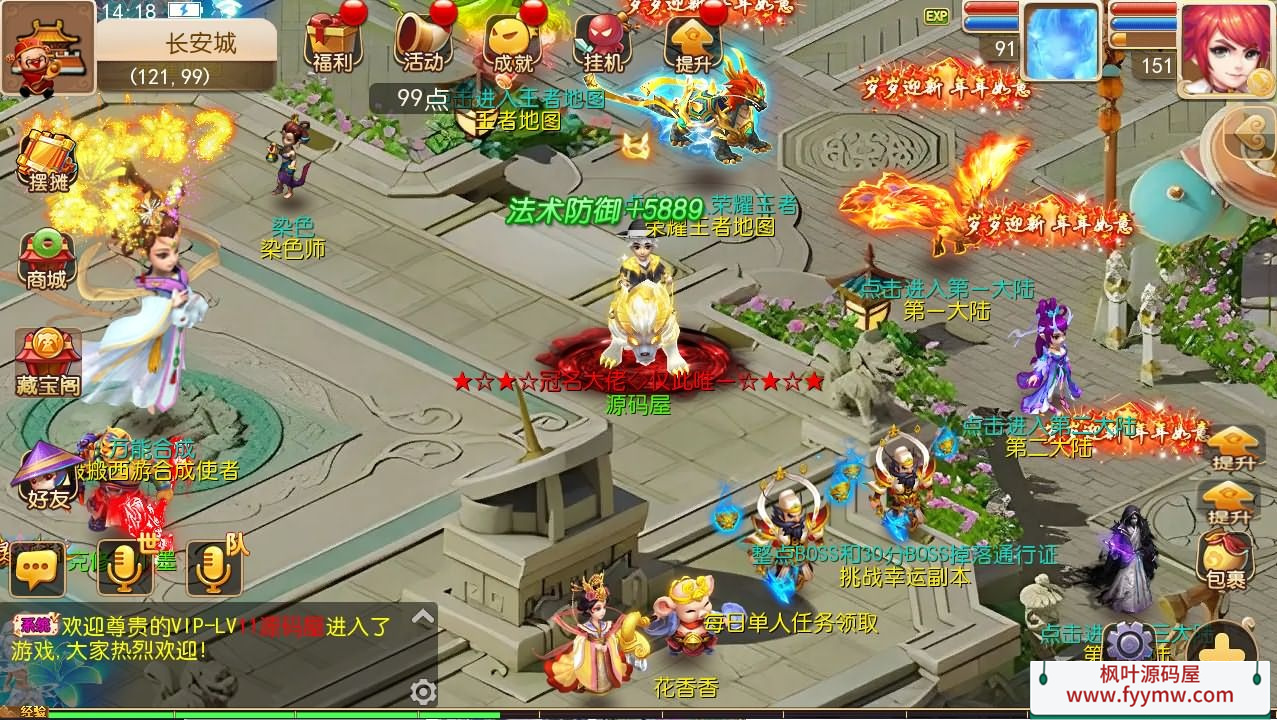Open the 长安城 map via the palace icon
Image resolution: width=1277 pixels, height=720 pixels.
47,48
